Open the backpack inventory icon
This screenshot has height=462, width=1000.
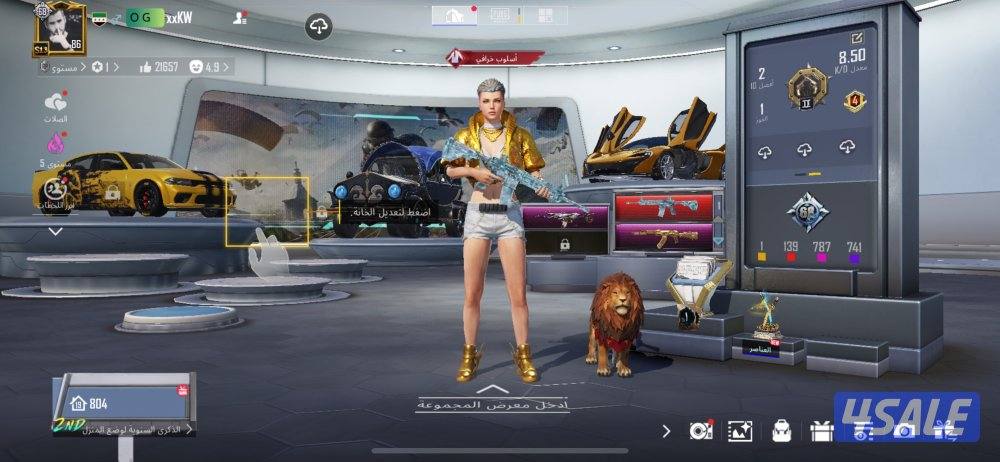click(781, 431)
